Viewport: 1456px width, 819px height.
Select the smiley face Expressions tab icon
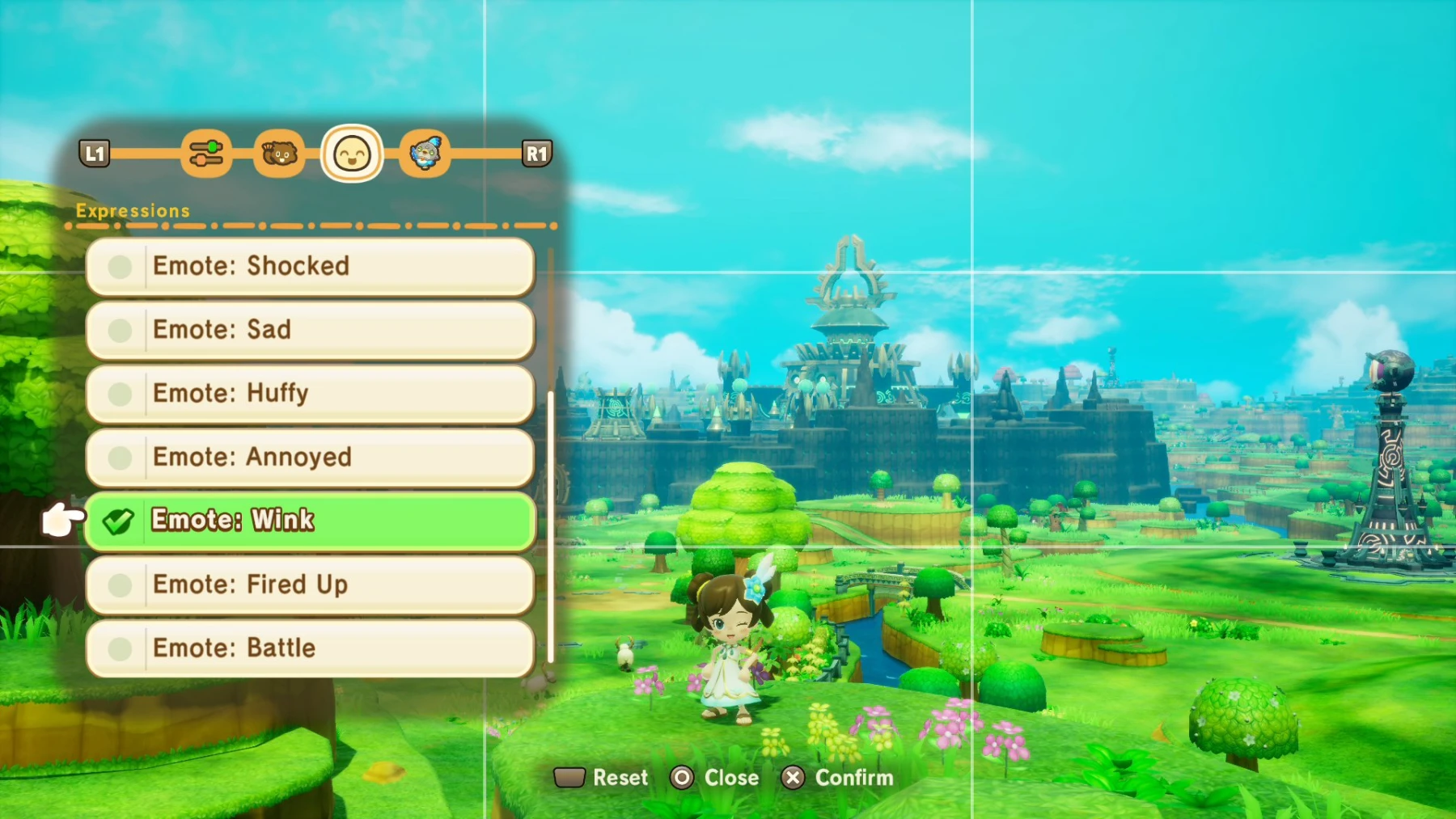[x=351, y=154]
